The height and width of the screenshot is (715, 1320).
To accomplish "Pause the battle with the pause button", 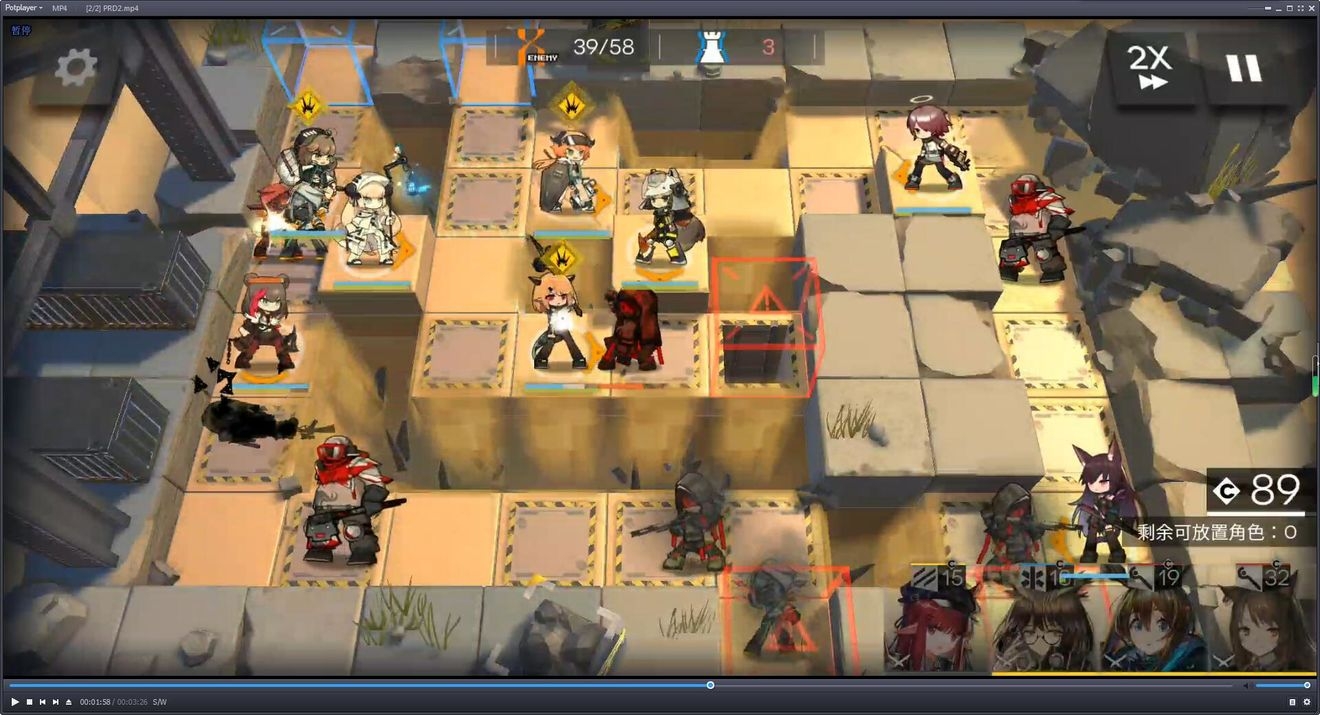I will (1244, 67).
